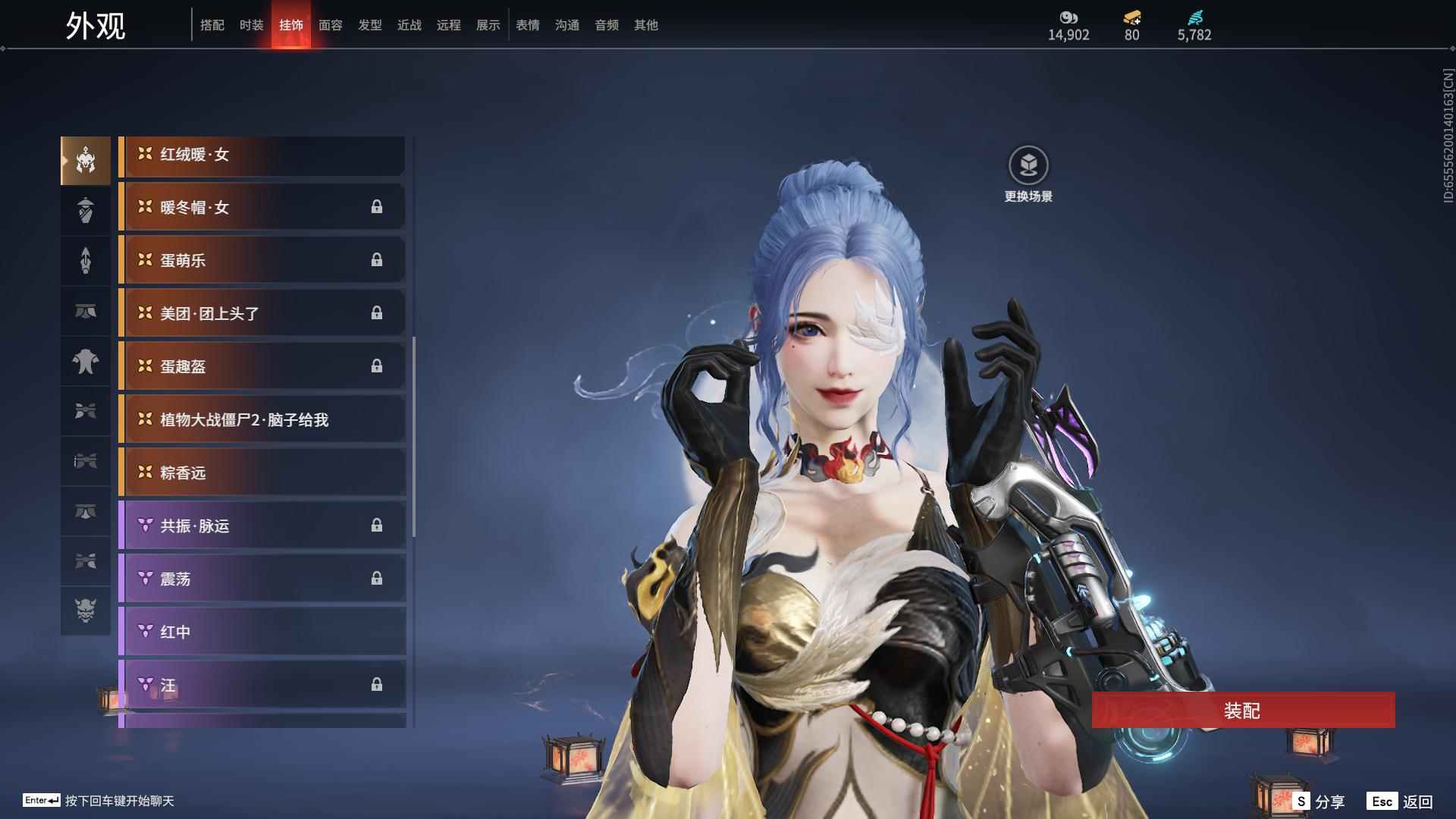Choose the 蛋萌乐 accessory row
The height and width of the screenshot is (819, 1456).
tap(262, 261)
